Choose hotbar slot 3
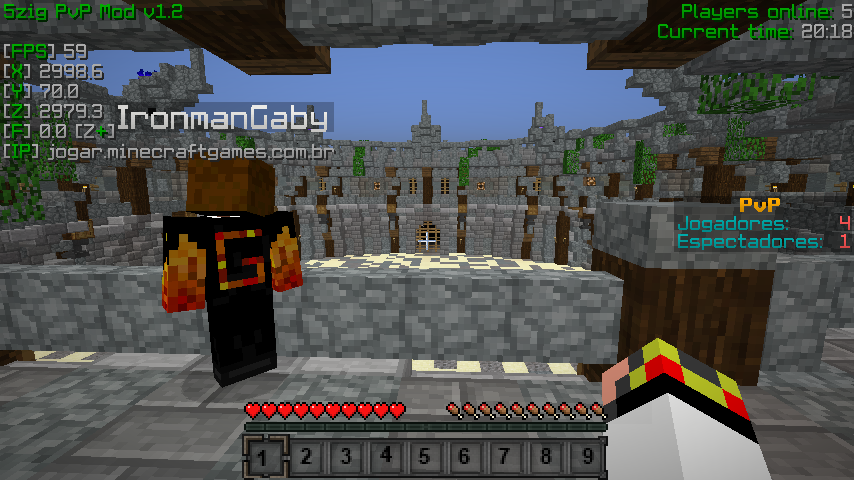The image size is (854, 480). tap(345, 458)
